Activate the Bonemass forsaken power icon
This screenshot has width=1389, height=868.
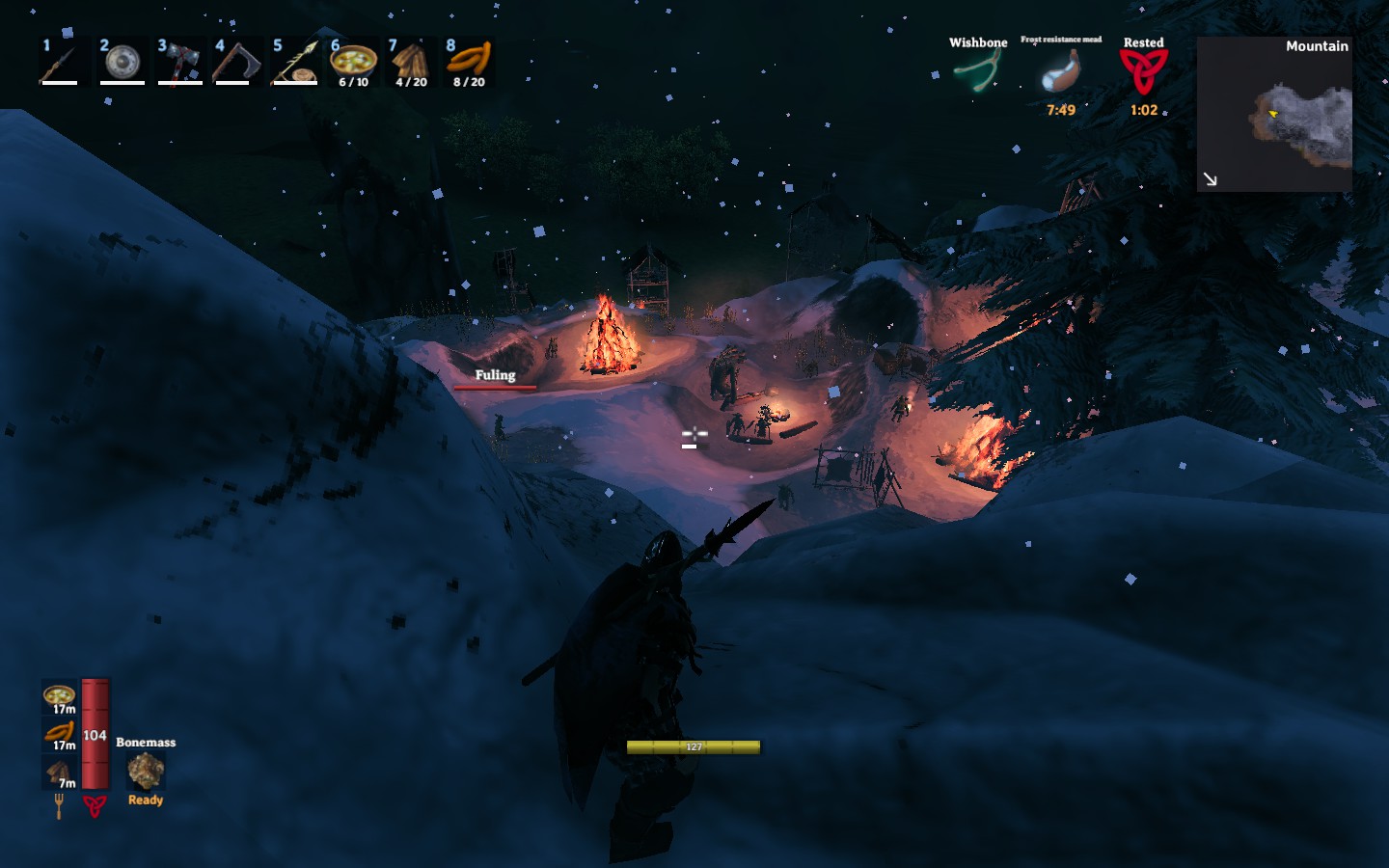[x=144, y=772]
